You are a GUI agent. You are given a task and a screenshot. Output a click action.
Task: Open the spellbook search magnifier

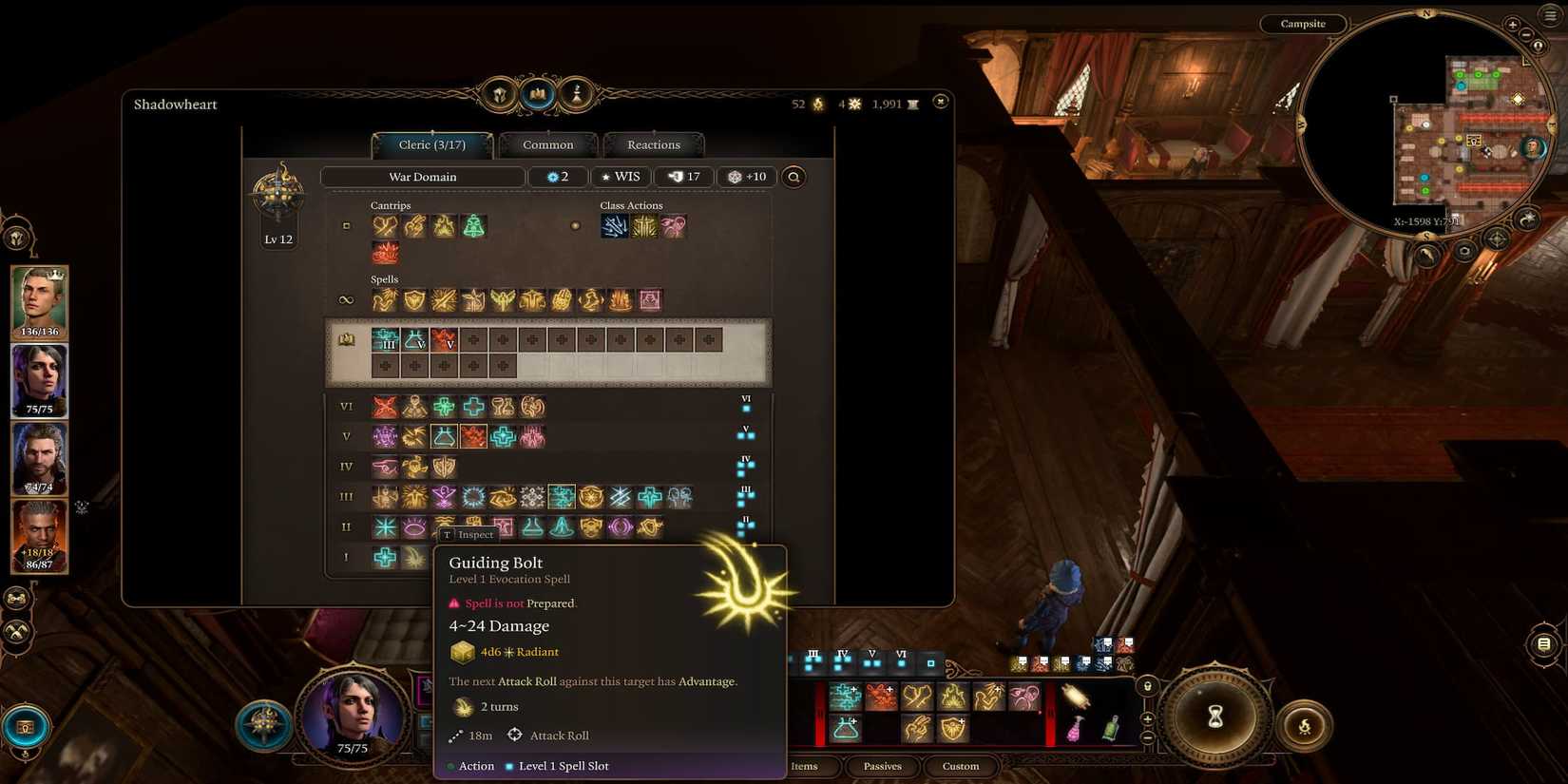click(x=794, y=177)
